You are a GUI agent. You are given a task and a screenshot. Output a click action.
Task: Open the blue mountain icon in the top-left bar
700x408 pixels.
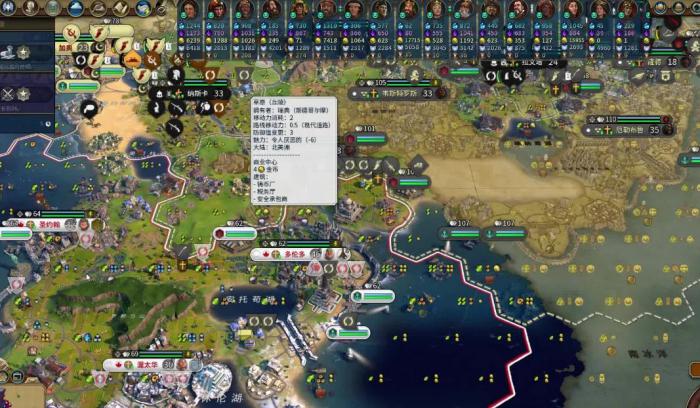click(x=78, y=8)
